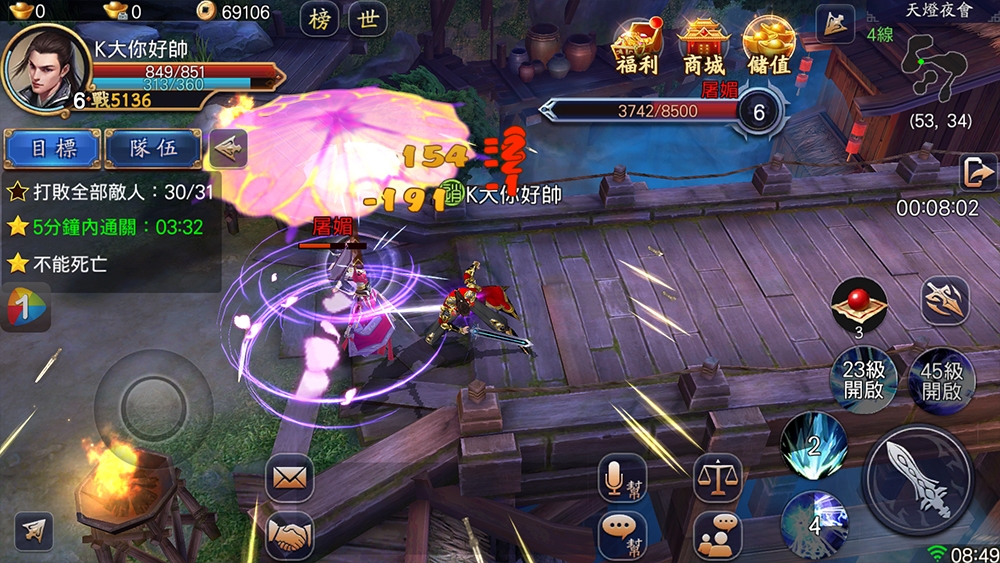Activate the slash skill numbered 4
This screenshot has width=1000, height=563.
[x=815, y=523]
